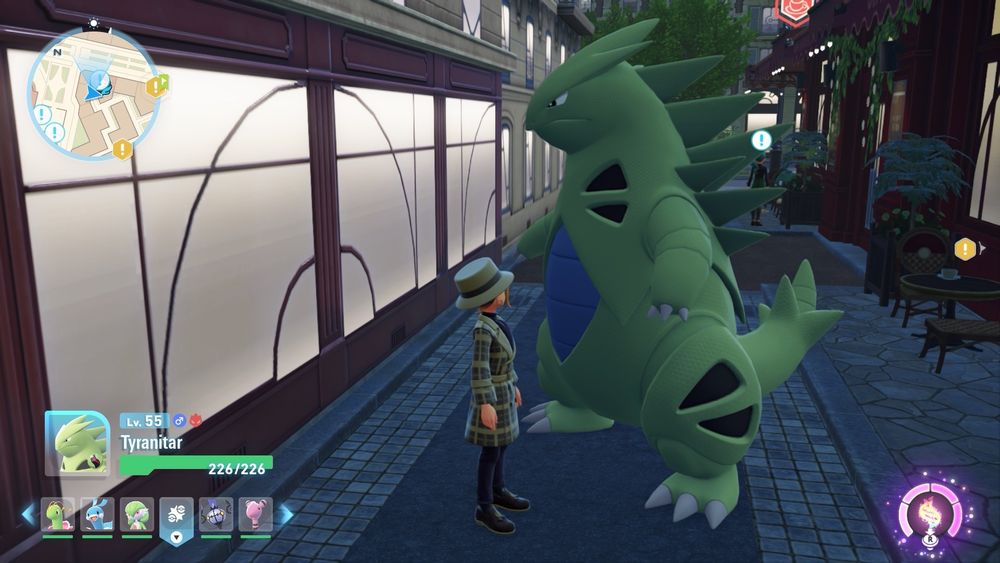This screenshot has width=1000, height=563.
Task: Select the pink Pokémon in the last party slot
Action: click(254, 514)
